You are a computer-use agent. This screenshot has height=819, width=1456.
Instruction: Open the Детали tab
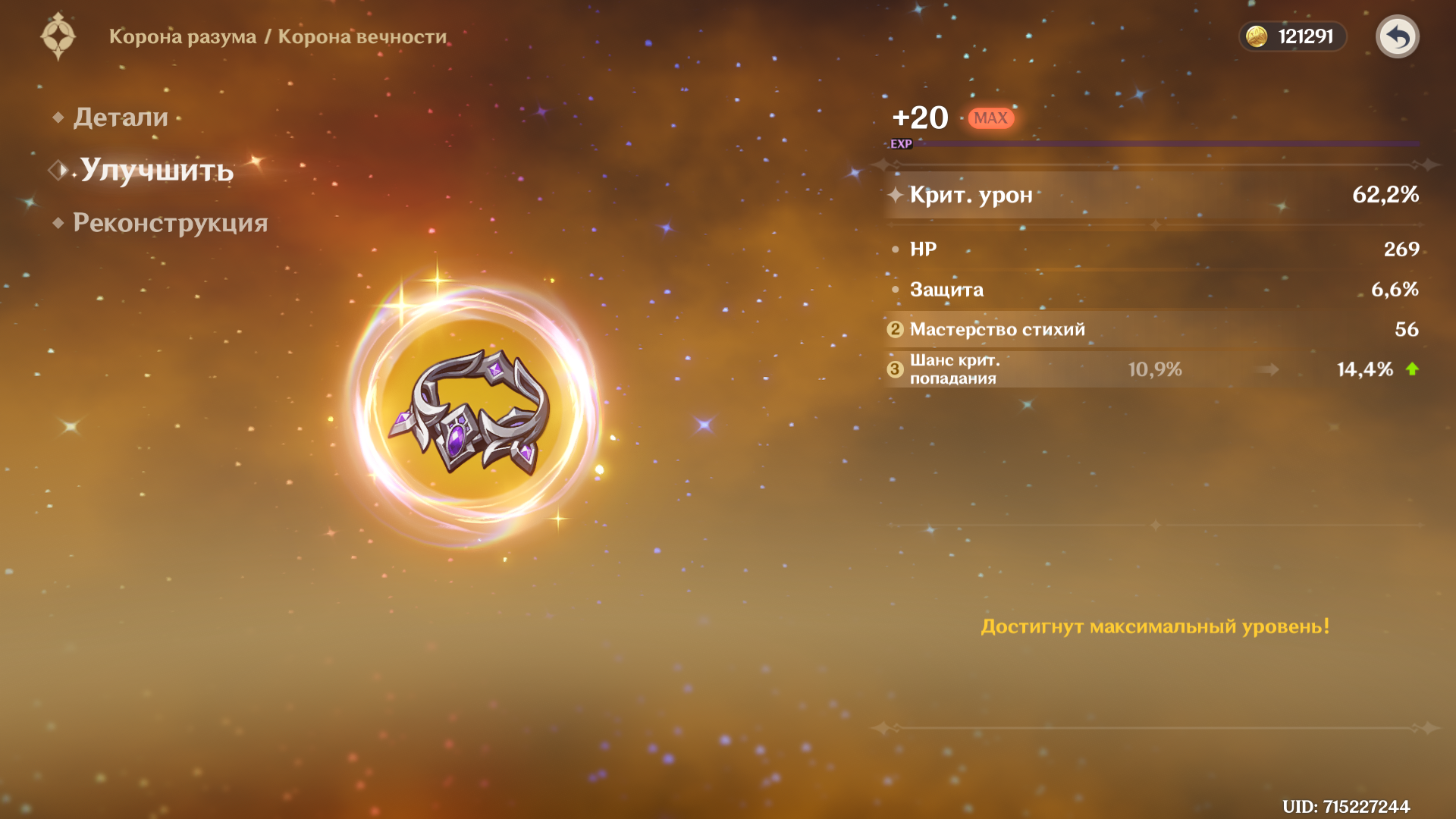click(x=121, y=118)
